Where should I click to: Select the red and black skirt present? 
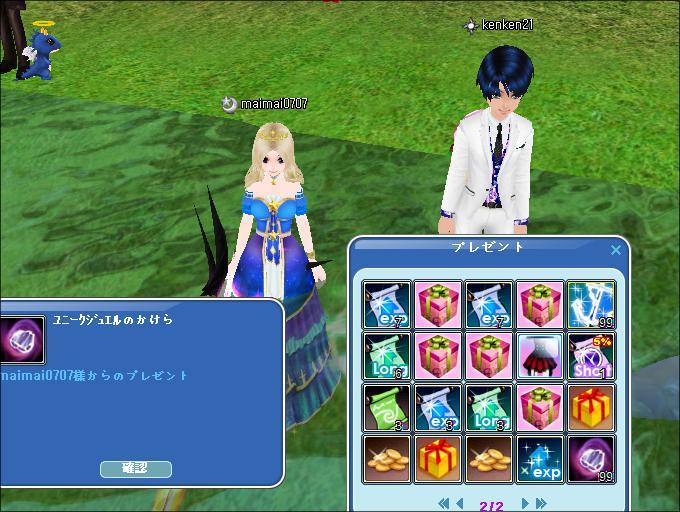coord(540,355)
